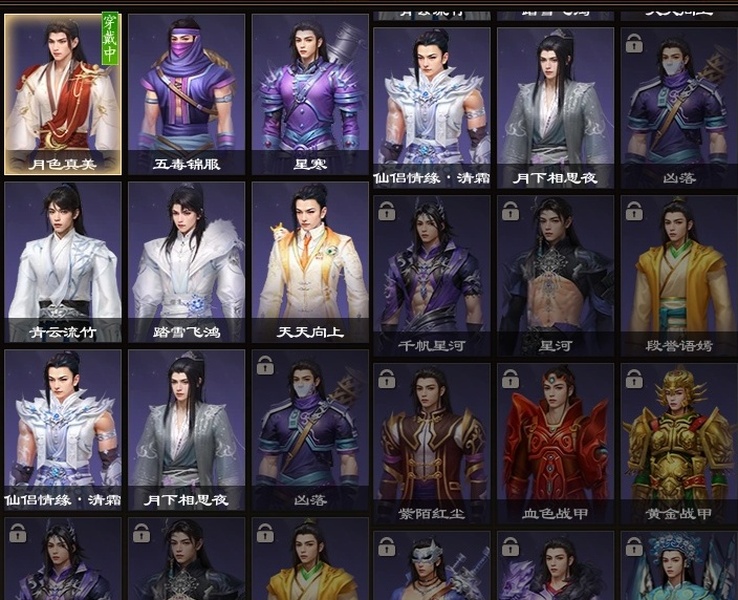Select the locked 紫陌红尘 costume
Image resolution: width=738 pixels, height=600 pixels.
(x=432, y=443)
